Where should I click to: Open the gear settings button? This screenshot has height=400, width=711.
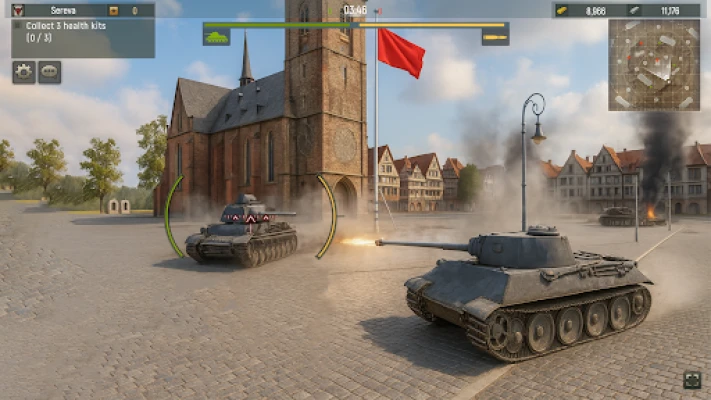coord(23,71)
